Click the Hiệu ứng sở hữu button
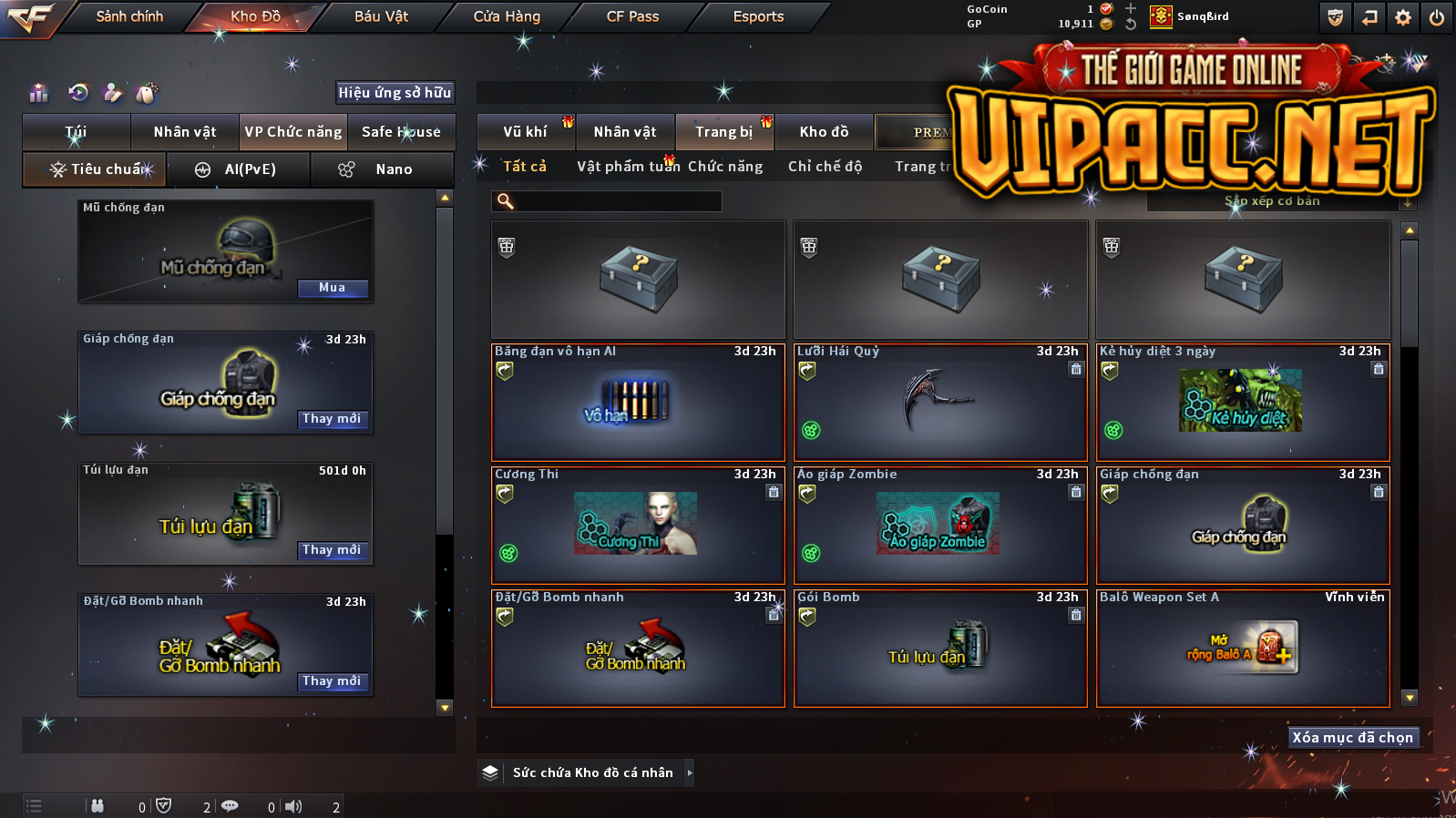This screenshot has width=1456, height=818. coord(395,92)
